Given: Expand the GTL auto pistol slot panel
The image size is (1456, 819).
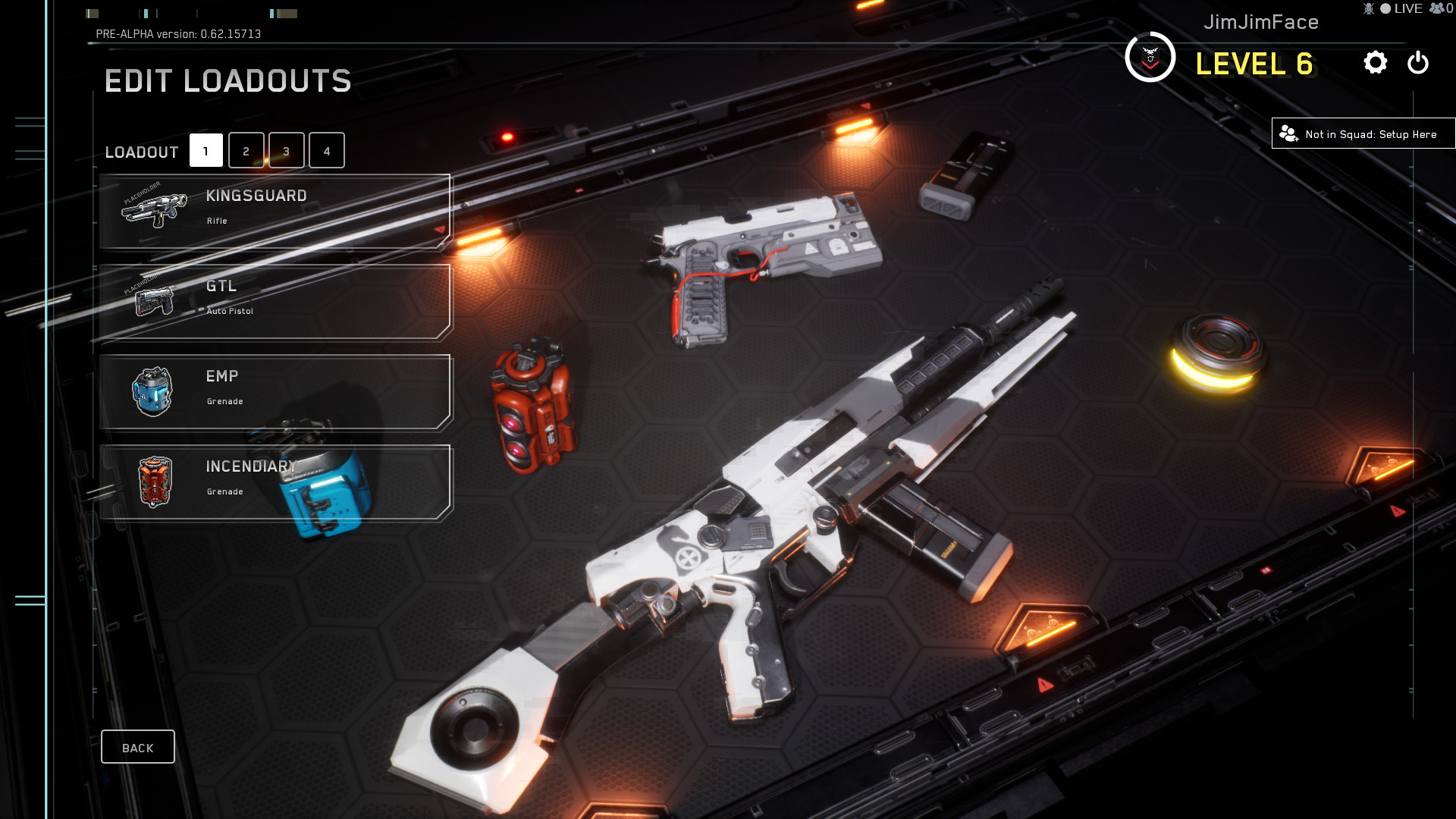Looking at the screenshot, I should 275,300.
